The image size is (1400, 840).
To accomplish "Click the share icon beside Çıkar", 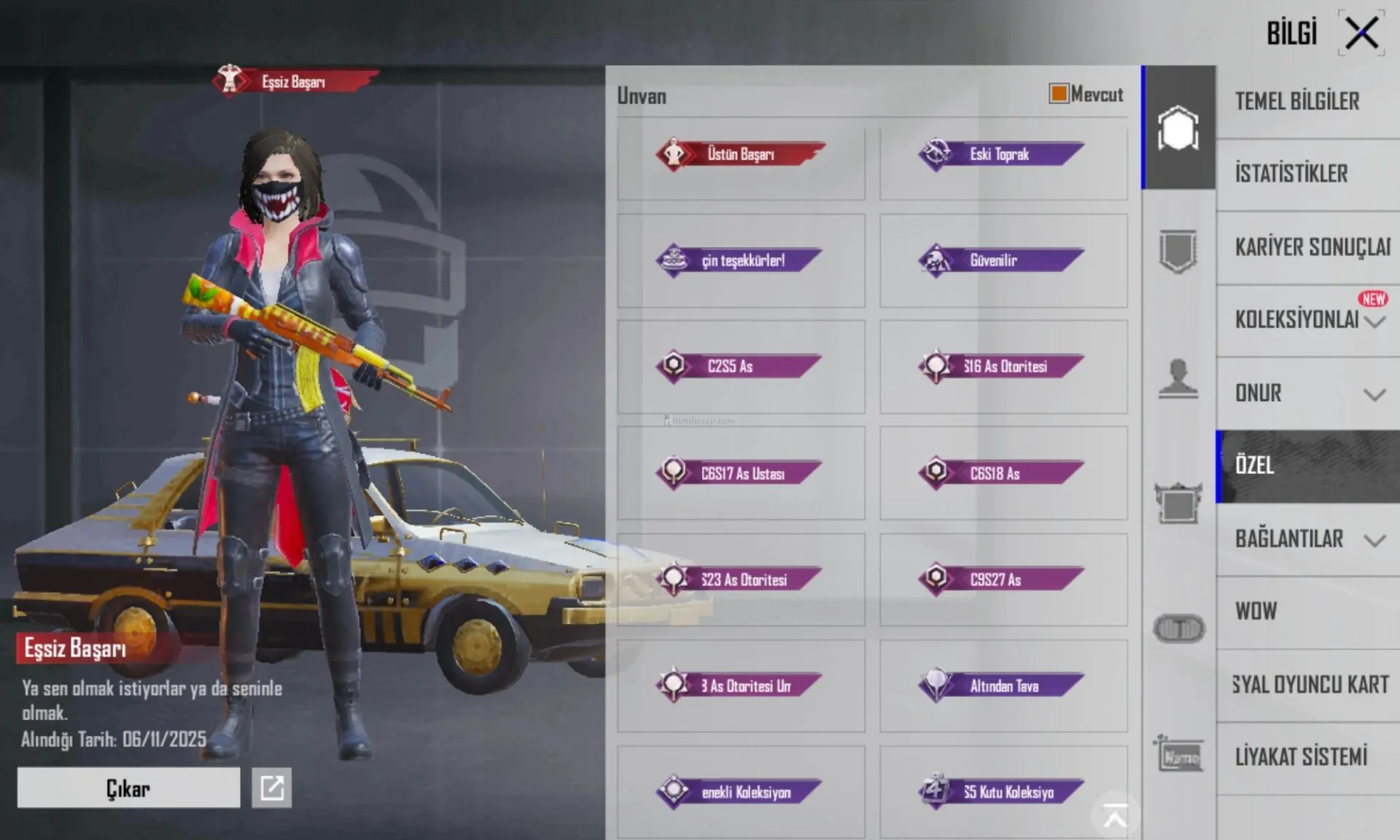I will click(271, 788).
